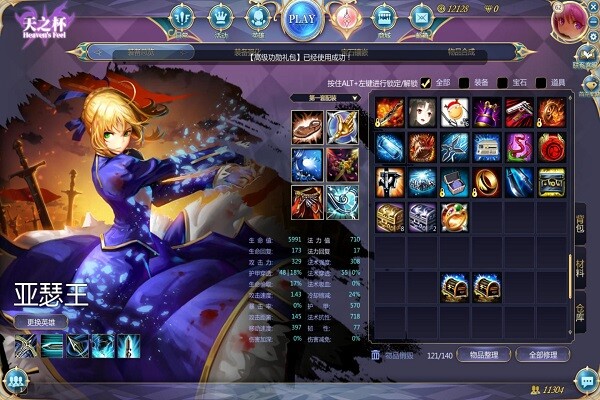Open the friends list icon at bottom-left
This screenshot has height=400, width=600.
[15, 380]
